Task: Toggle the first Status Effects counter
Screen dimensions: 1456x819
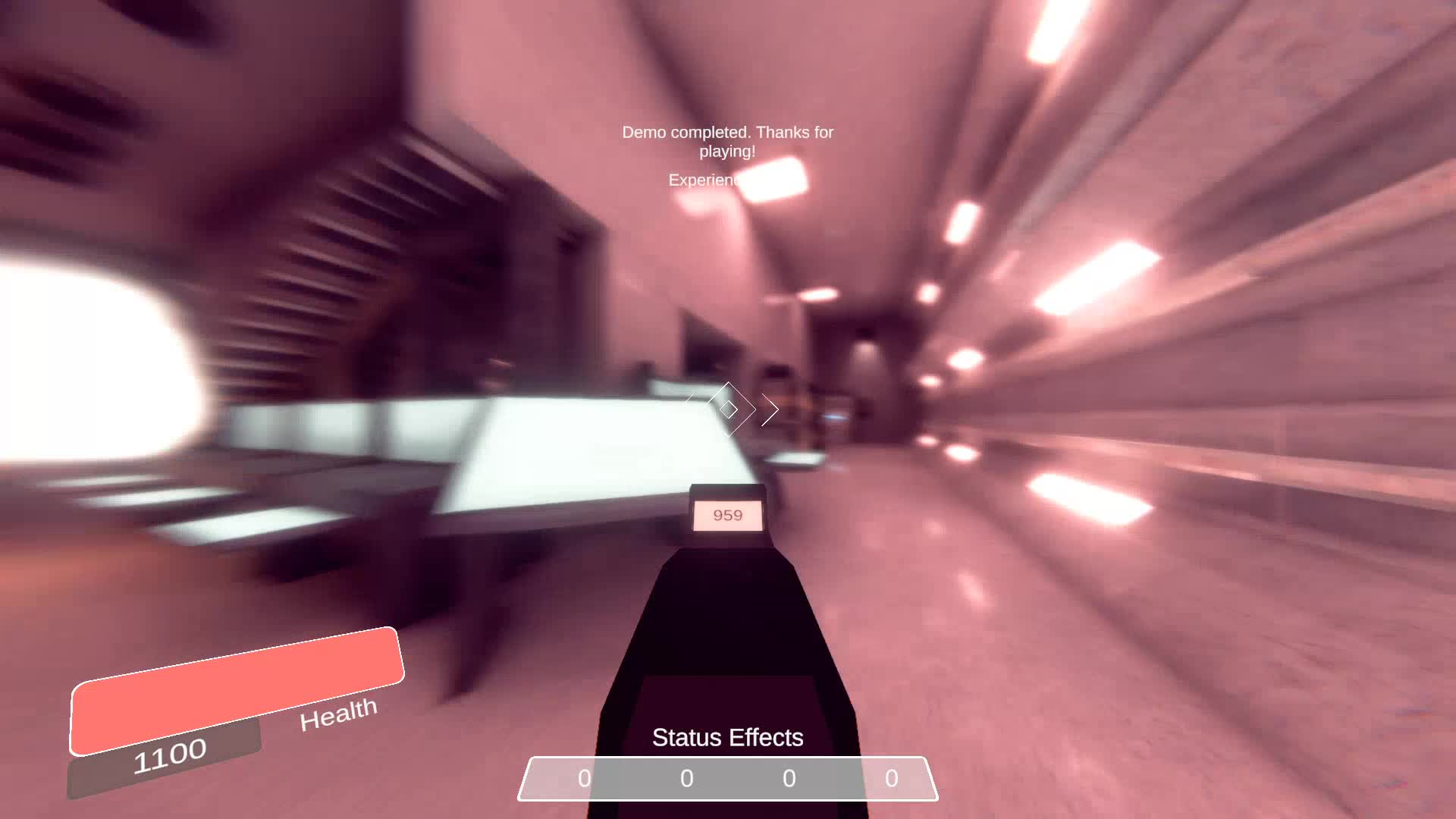Action: pyautogui.click(x=584, y=778)
